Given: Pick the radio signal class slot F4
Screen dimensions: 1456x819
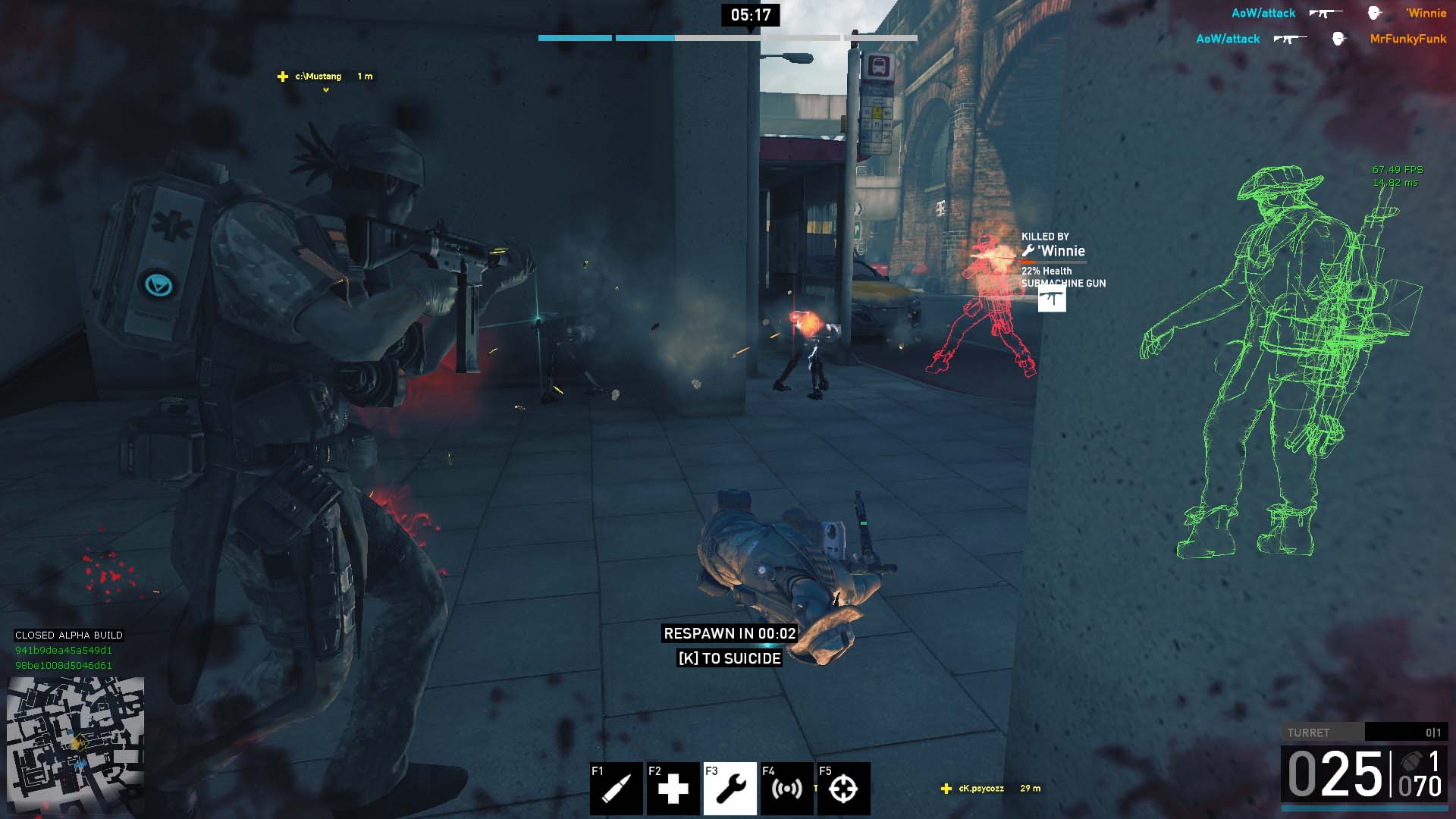Looking at the screenshot, I should coord(786,788).
